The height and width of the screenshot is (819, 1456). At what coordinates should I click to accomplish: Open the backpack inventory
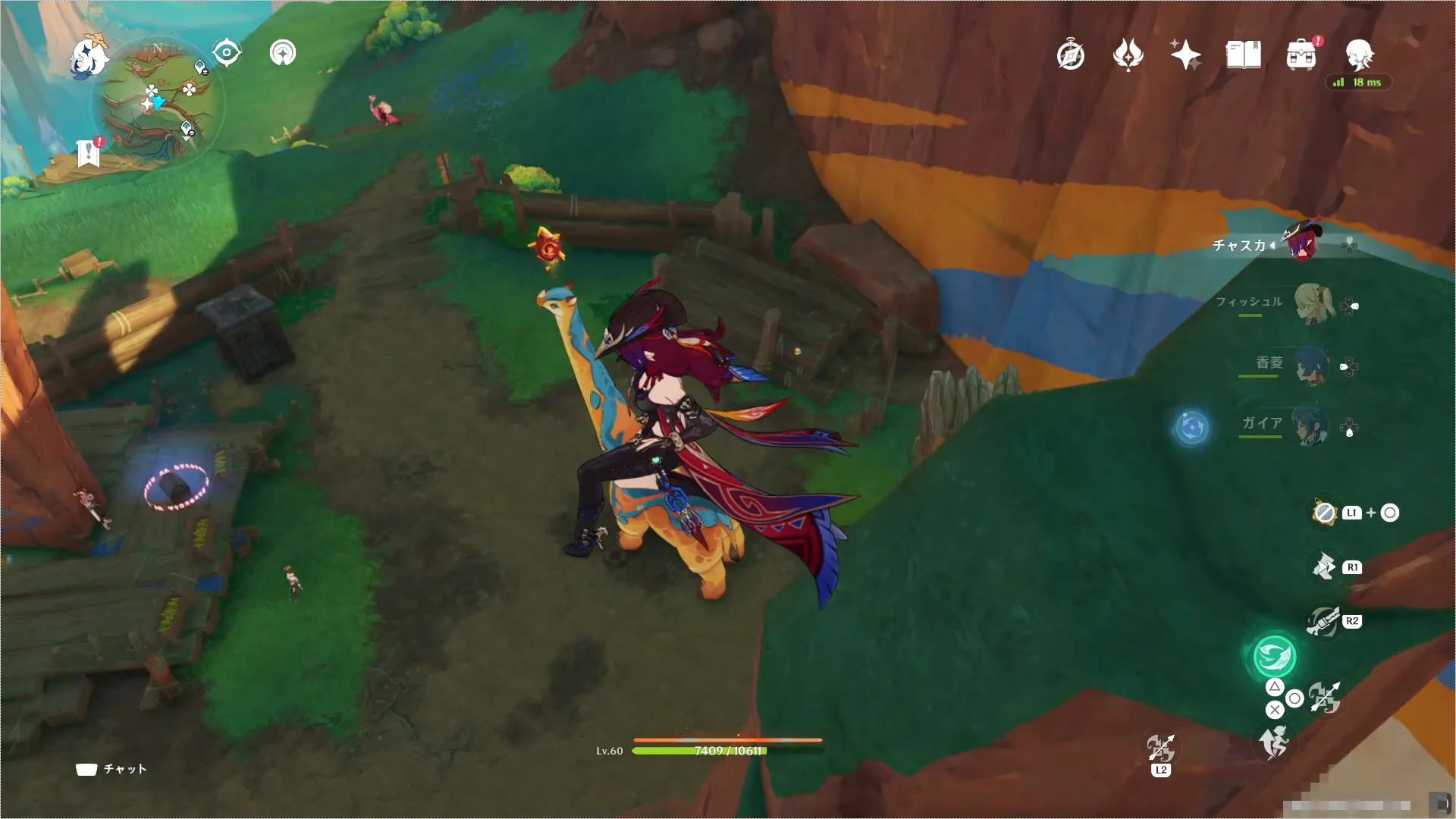1301,55
